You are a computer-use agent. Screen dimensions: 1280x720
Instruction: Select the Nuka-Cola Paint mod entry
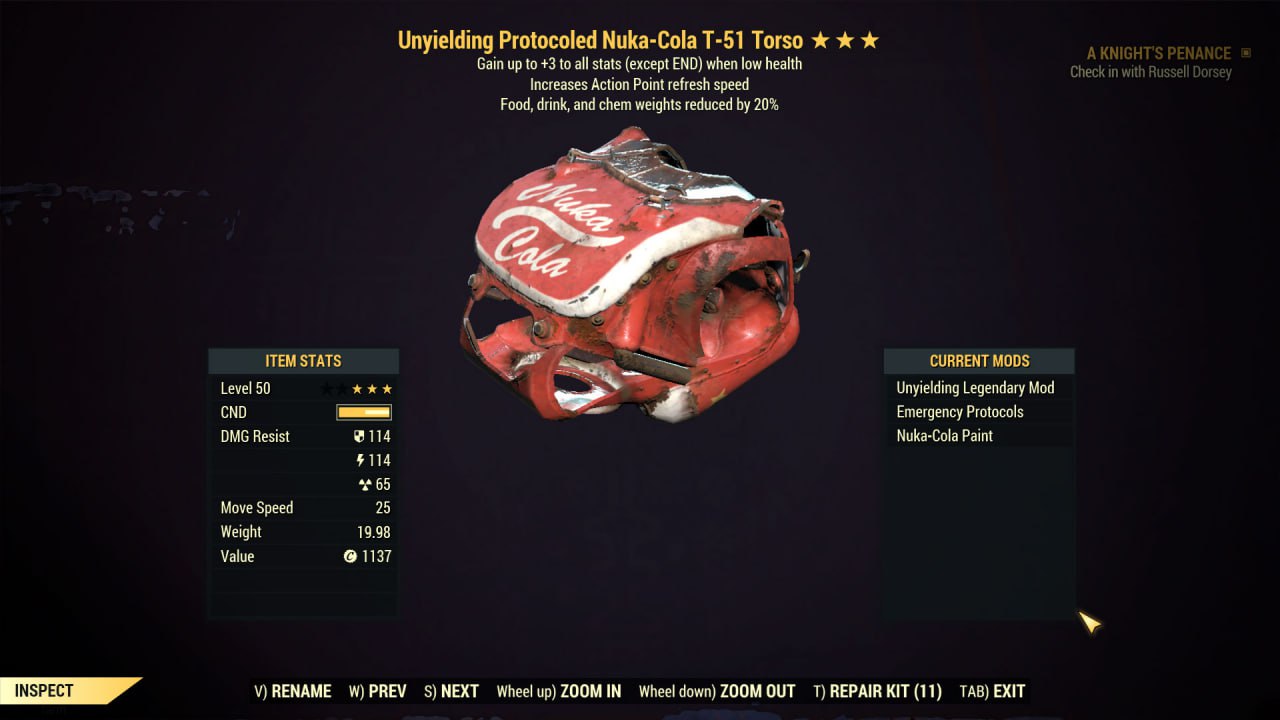(945, 436)
